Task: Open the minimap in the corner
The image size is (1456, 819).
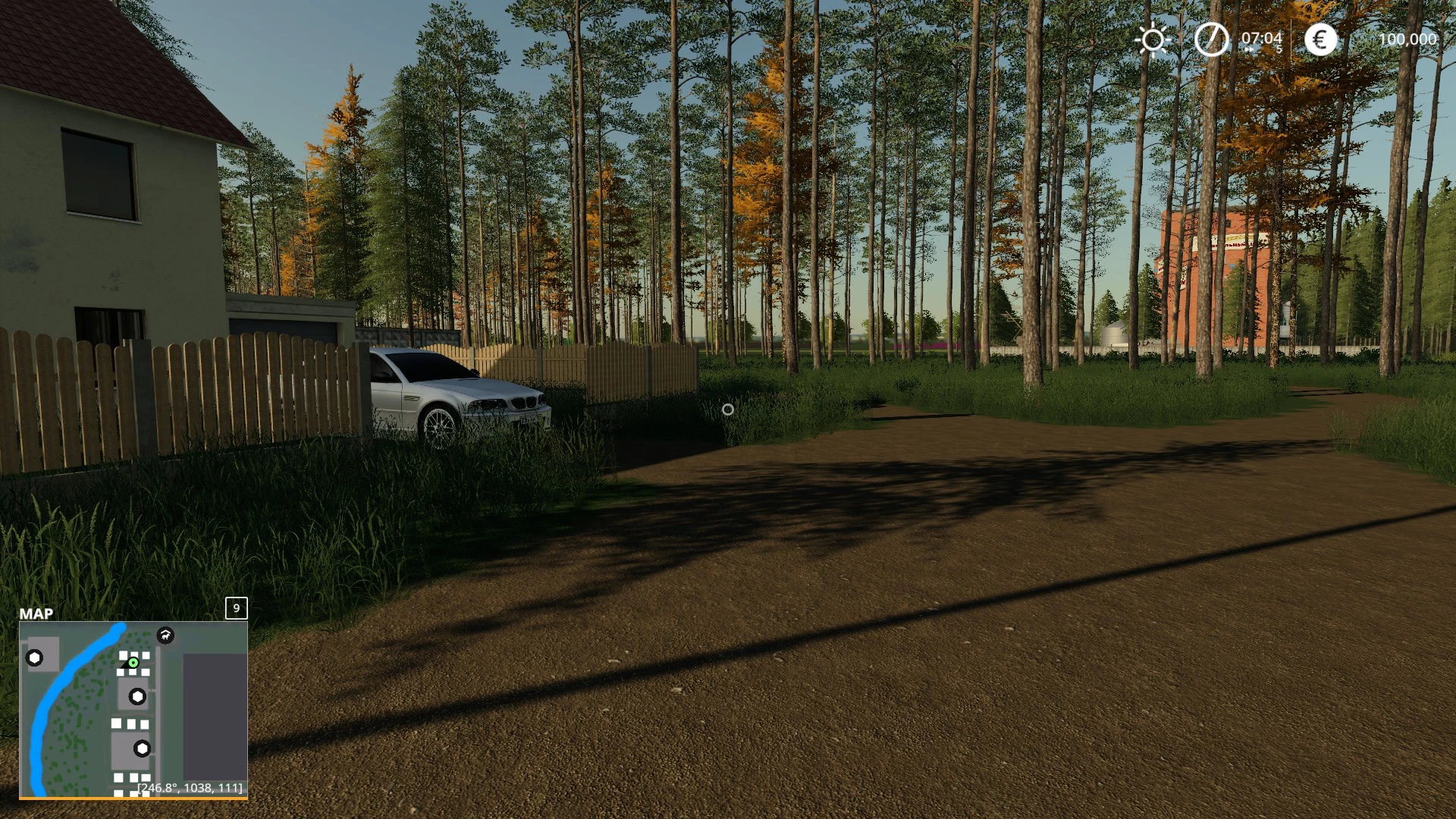Action: click(x=133, y=709)
